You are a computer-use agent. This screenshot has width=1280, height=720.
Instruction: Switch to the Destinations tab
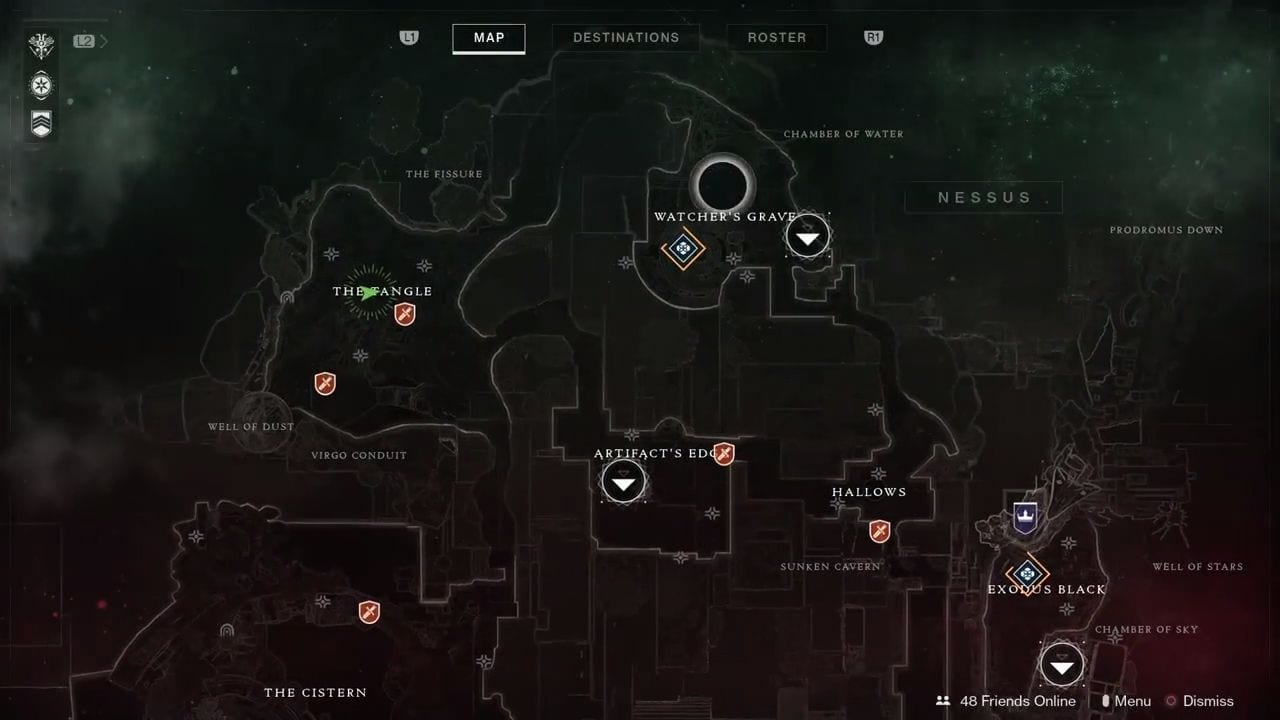tap(626, 38)
